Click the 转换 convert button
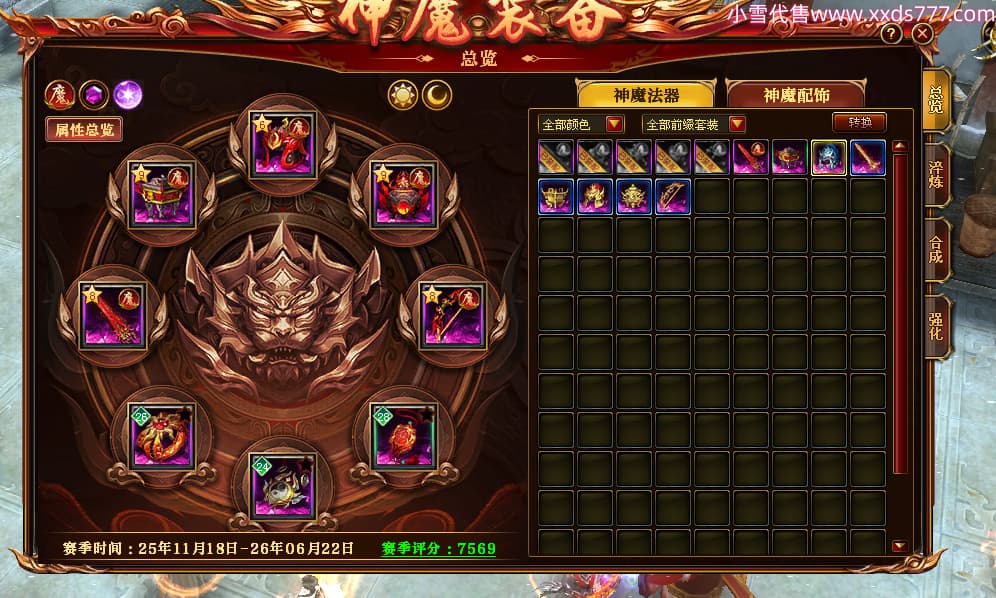996x598 pixels. pos(860,123)
